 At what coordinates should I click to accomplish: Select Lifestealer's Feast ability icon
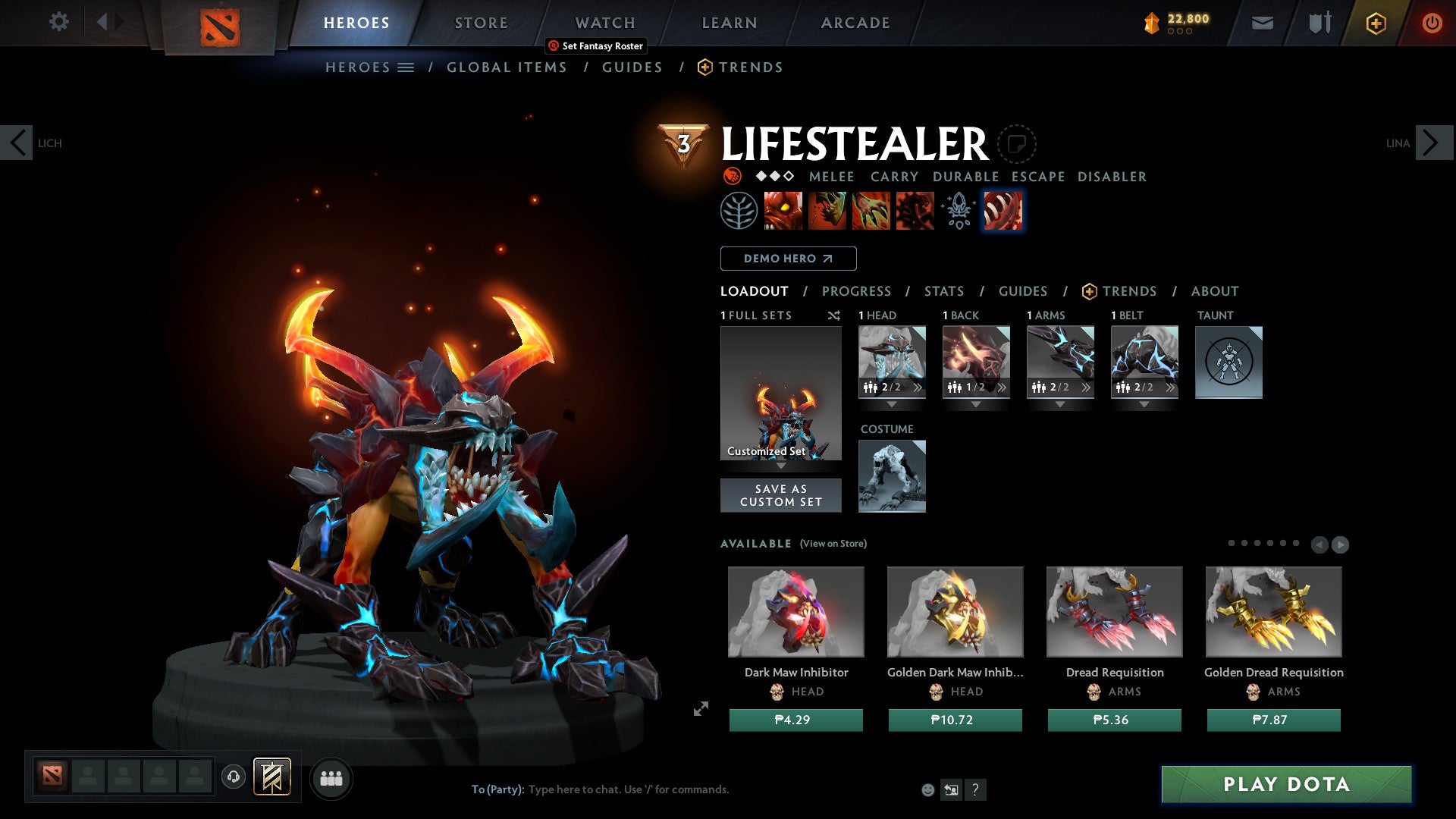[x=827, y=211]
